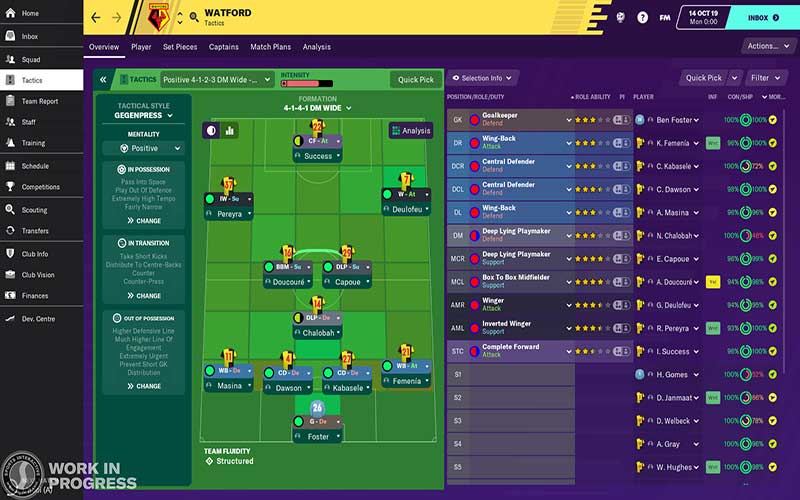
Task: Select the Deulofeu winger on the pitch
Action: point(406,210)
